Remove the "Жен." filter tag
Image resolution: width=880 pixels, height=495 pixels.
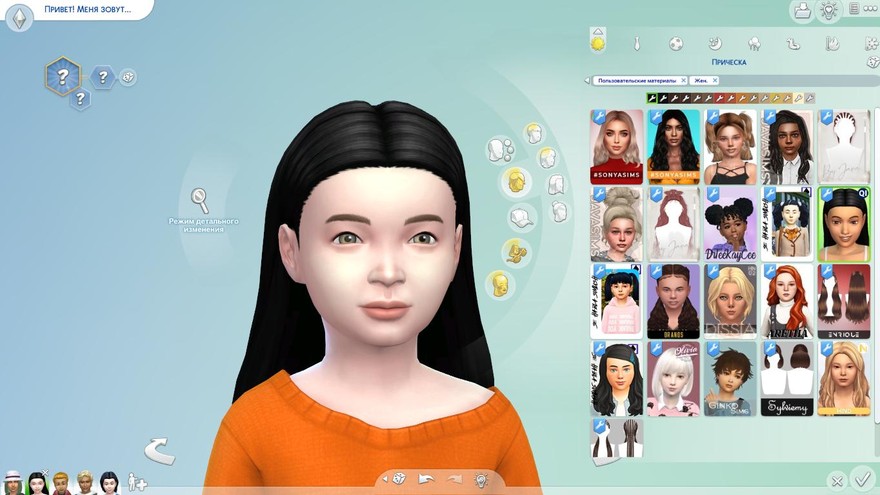[717, 80]
